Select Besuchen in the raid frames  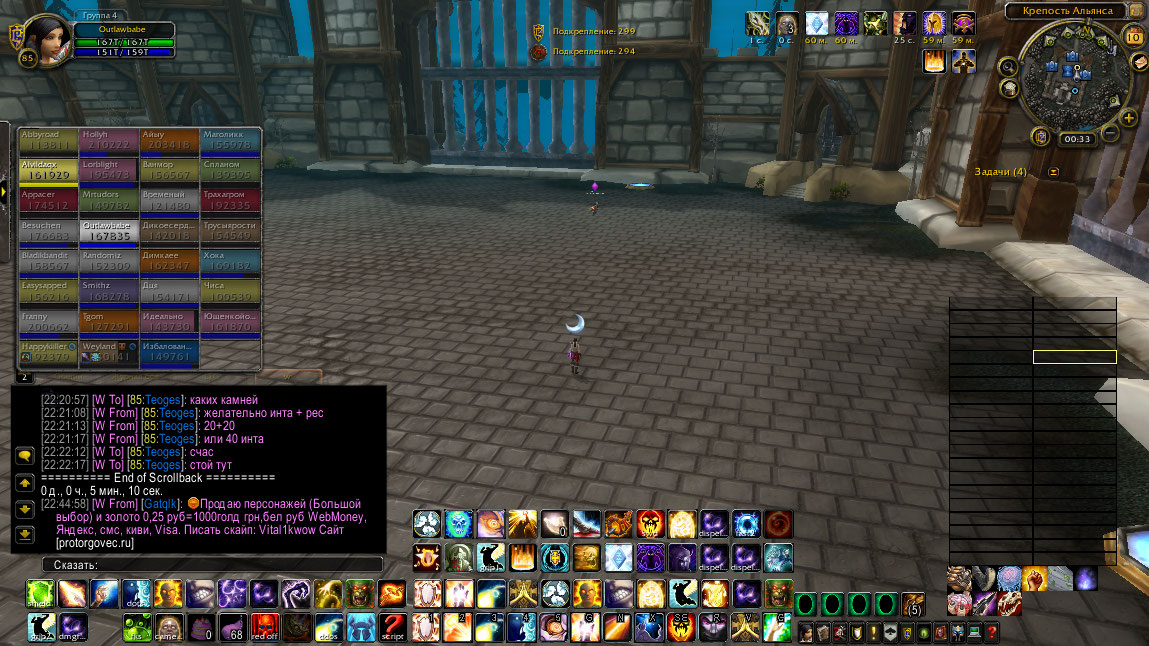tap(48, 232)
